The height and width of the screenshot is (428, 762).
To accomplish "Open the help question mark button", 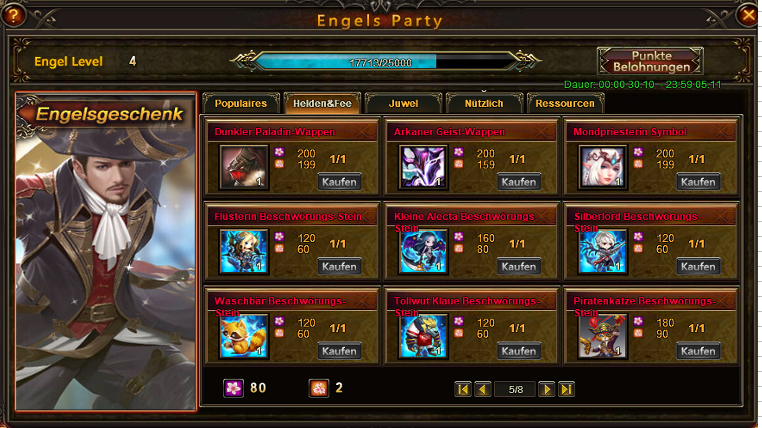I will (x=13, y=15).
